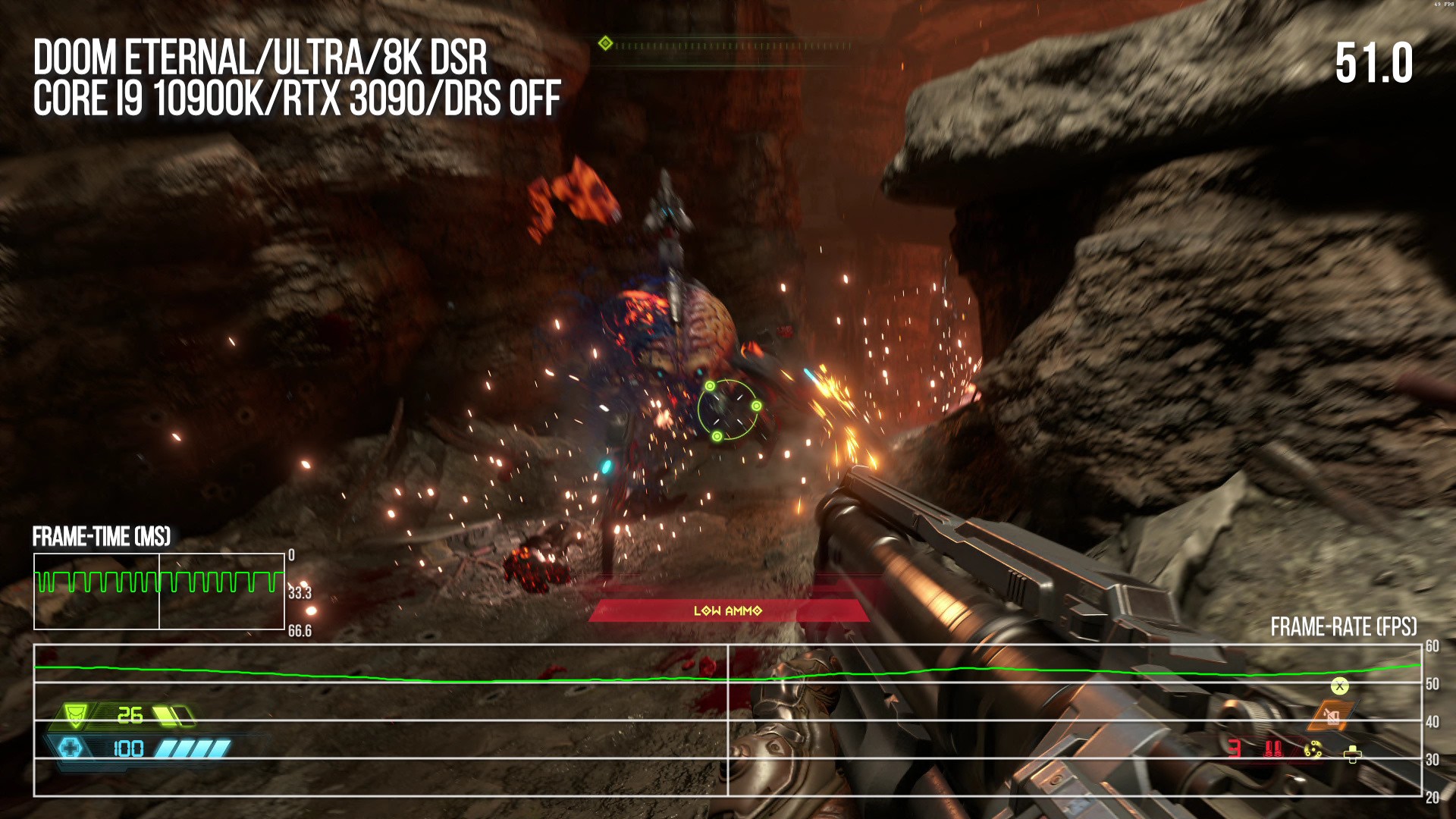Image resolution: width=1456 pixels, height=819 pixels.
Task: Select the red shotgun shells ammo icon
Action: (1273, 749)
